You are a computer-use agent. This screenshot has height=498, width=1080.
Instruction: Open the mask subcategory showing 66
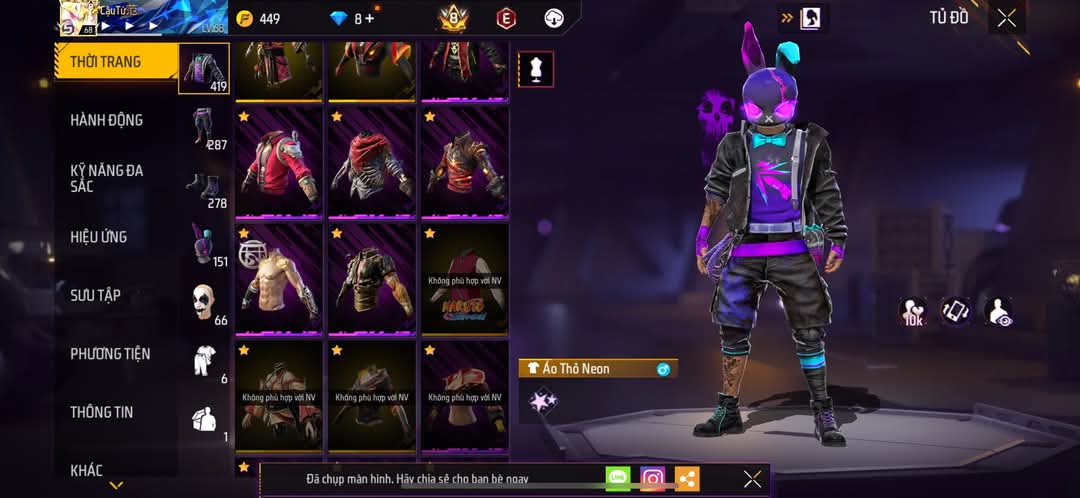[205, 304]
